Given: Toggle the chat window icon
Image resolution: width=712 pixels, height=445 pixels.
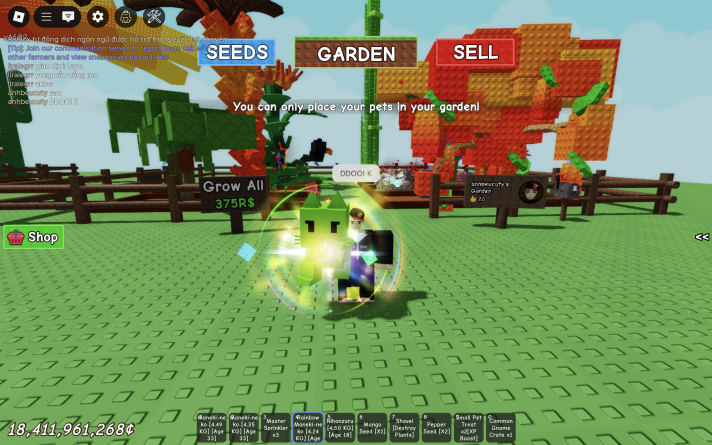Looking at the screenshot, I should point(69,16).
